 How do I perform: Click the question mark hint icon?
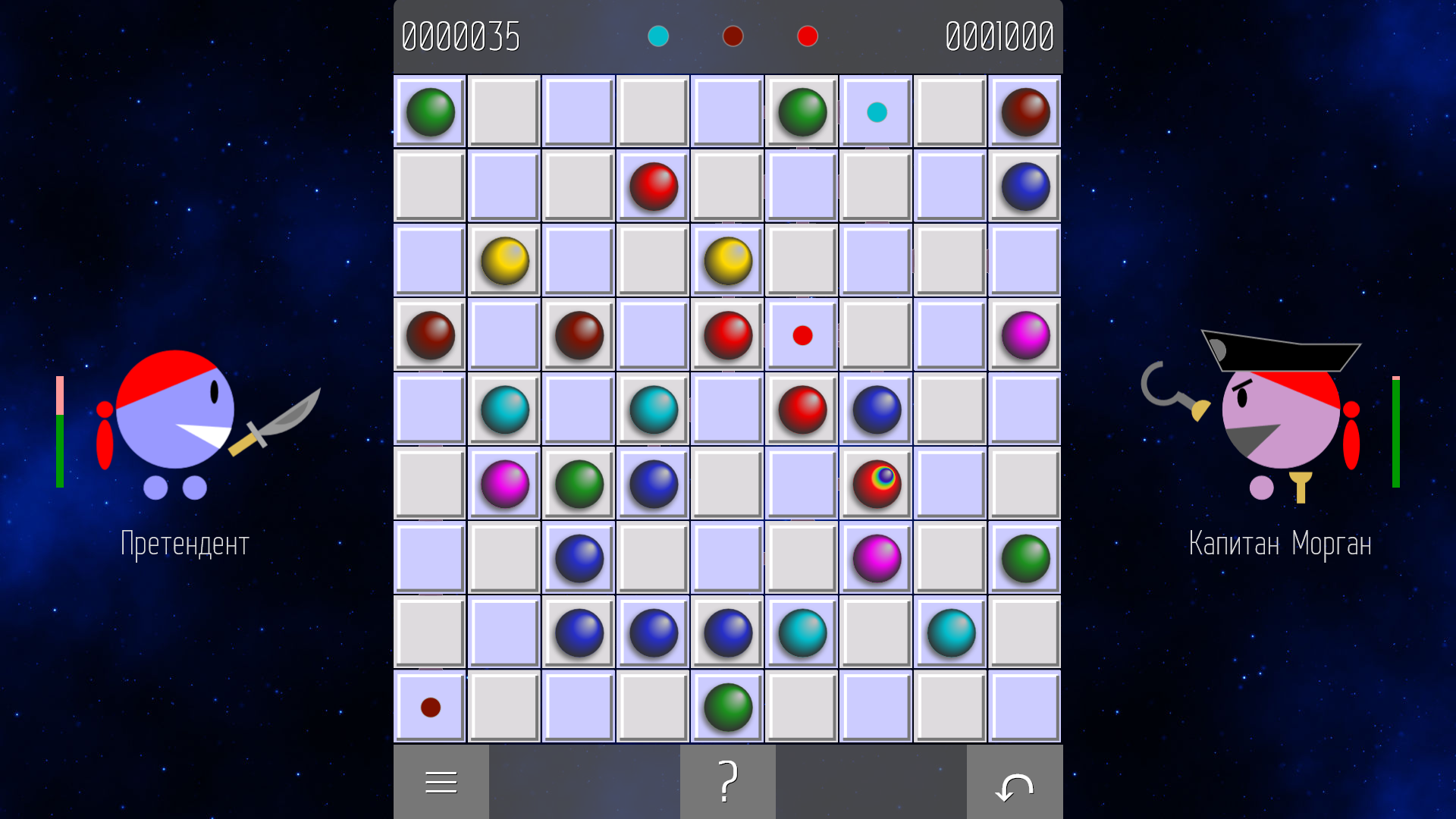[x=727, y=781]
